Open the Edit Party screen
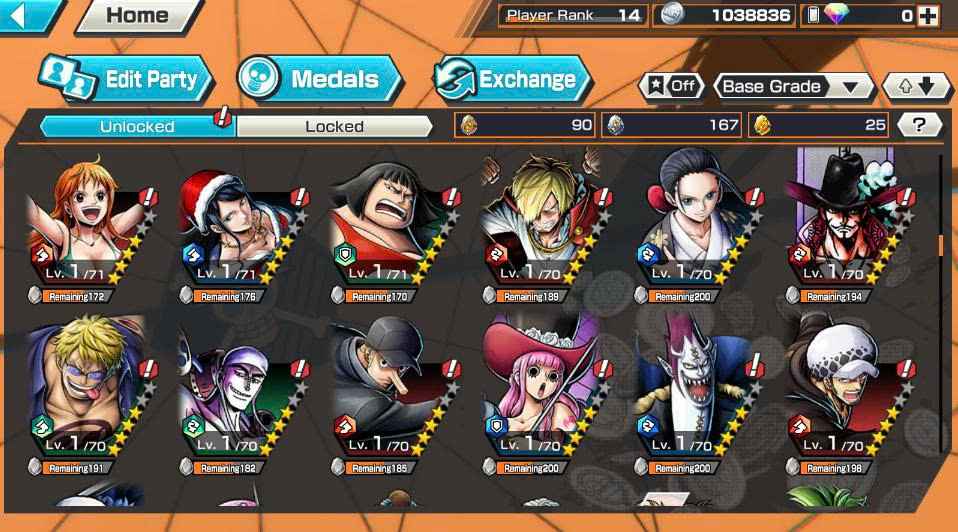Screen dimensions: 958x532 click(x=125, y=79)
